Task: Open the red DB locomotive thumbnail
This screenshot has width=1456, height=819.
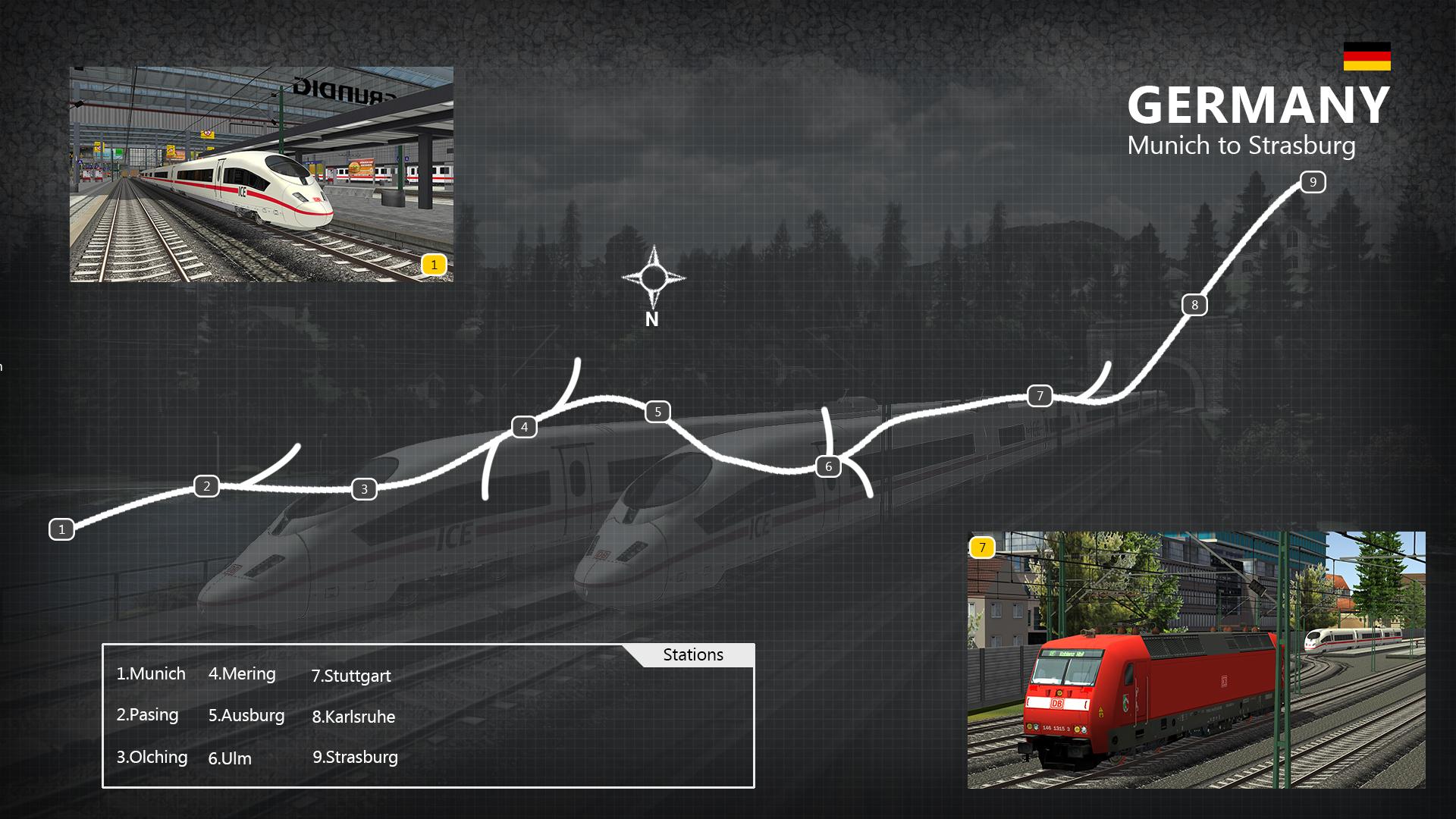Action: point(1196,660)
